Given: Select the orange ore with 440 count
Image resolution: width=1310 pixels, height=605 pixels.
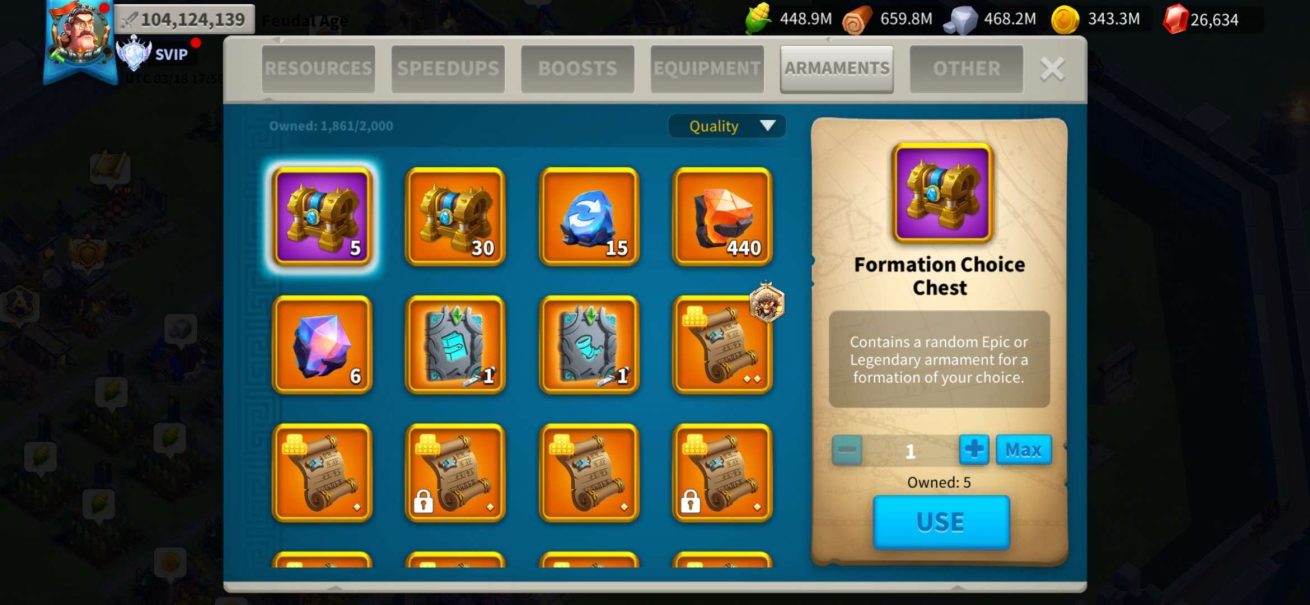Looking at the screenshot, I should tap(723, 216).
